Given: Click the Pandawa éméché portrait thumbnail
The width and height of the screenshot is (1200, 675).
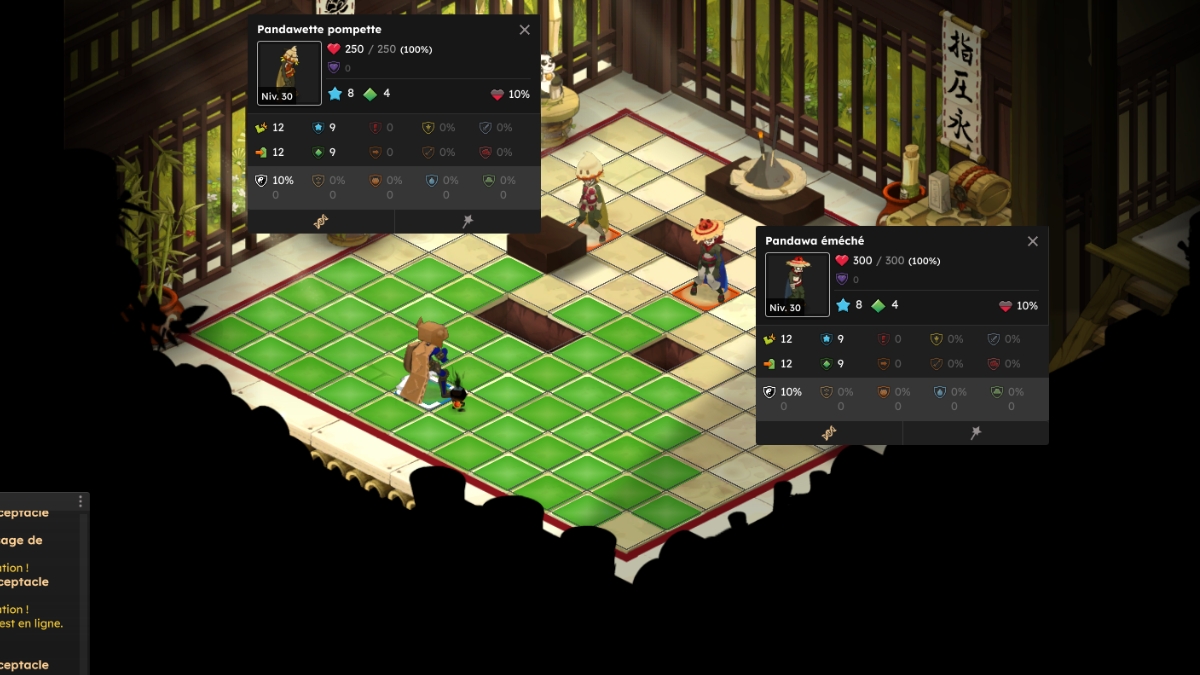Looking at the screenshot, I should (x=797, y=284).
